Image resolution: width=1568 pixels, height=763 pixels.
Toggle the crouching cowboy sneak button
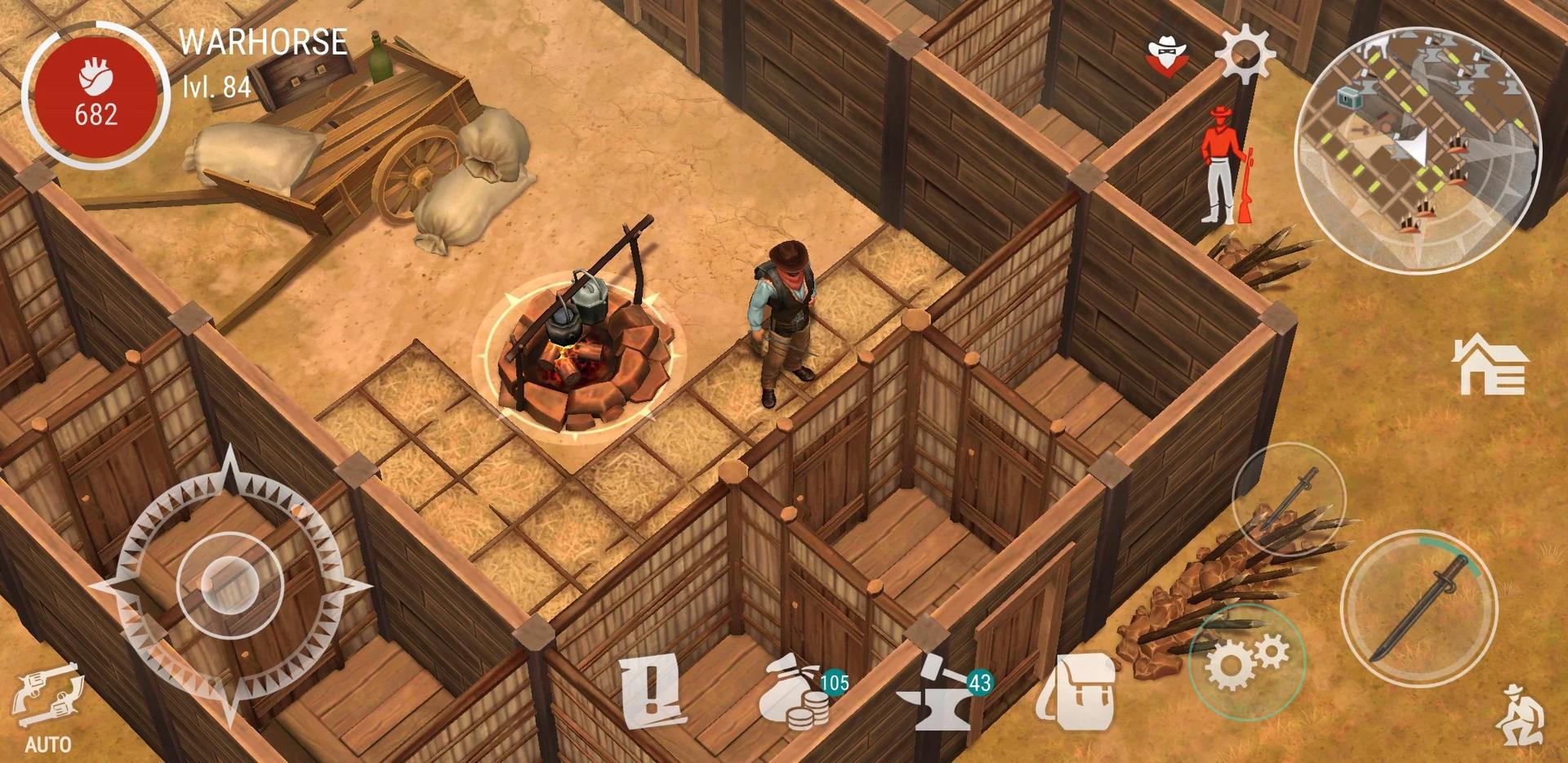point(1519,716)
